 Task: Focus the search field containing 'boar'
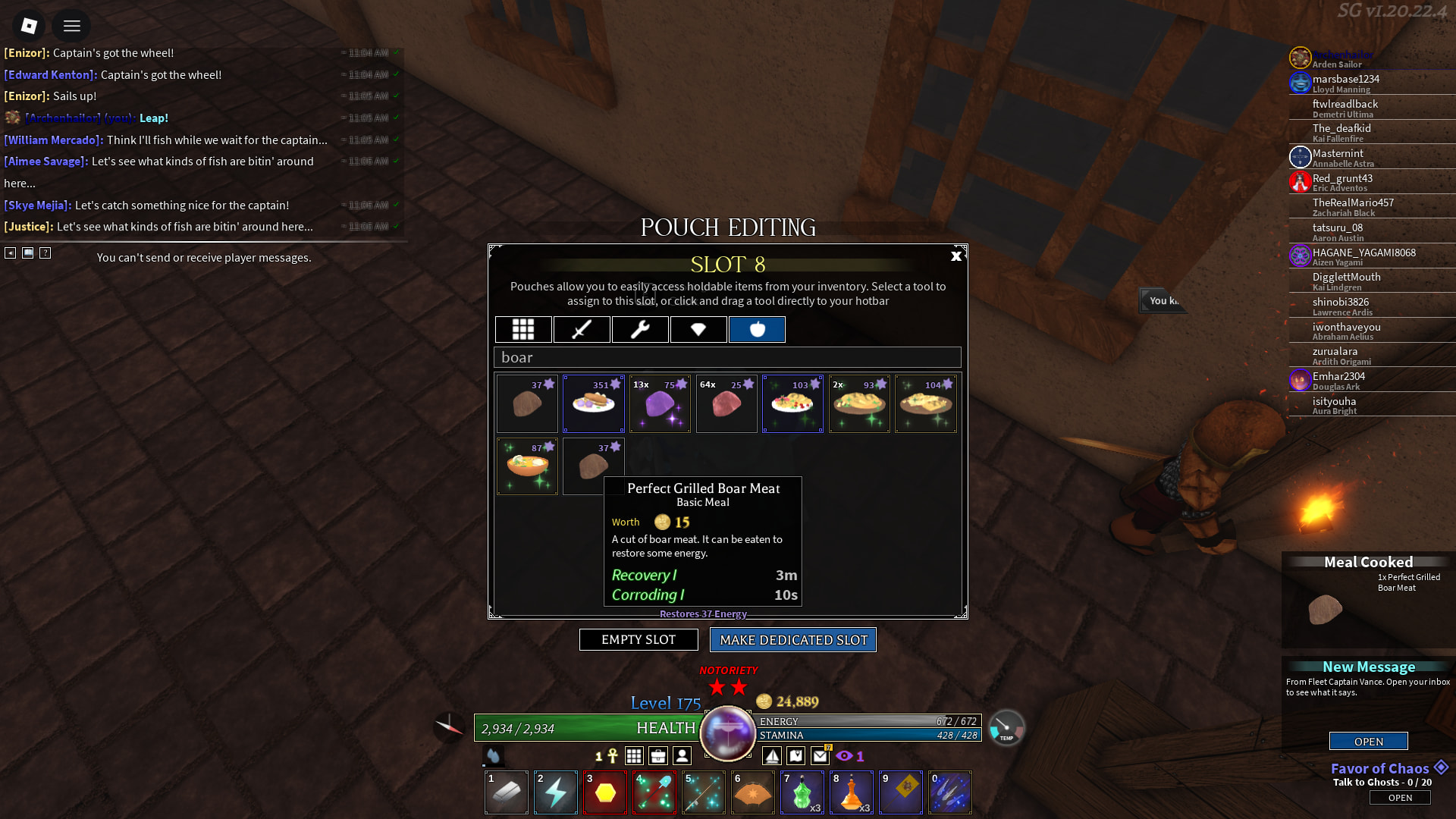point(727,357)
